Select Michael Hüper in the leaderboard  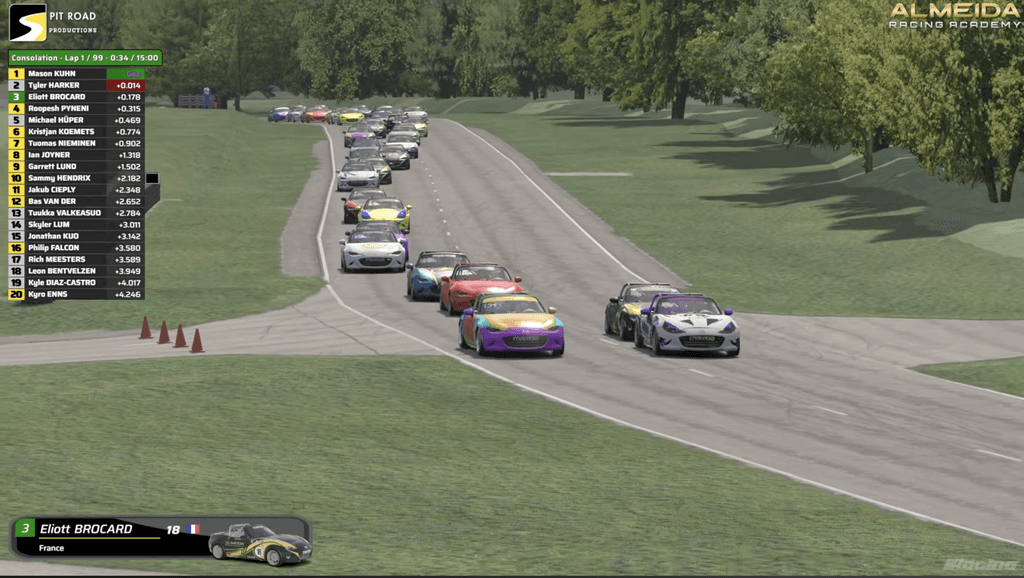point(76,120)
